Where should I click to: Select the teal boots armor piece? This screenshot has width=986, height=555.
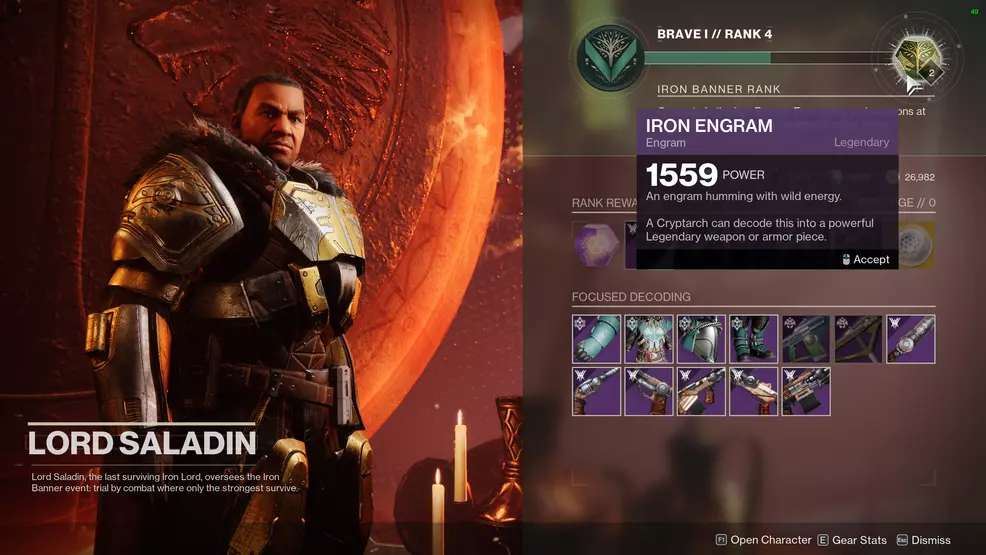pos(753,339)
